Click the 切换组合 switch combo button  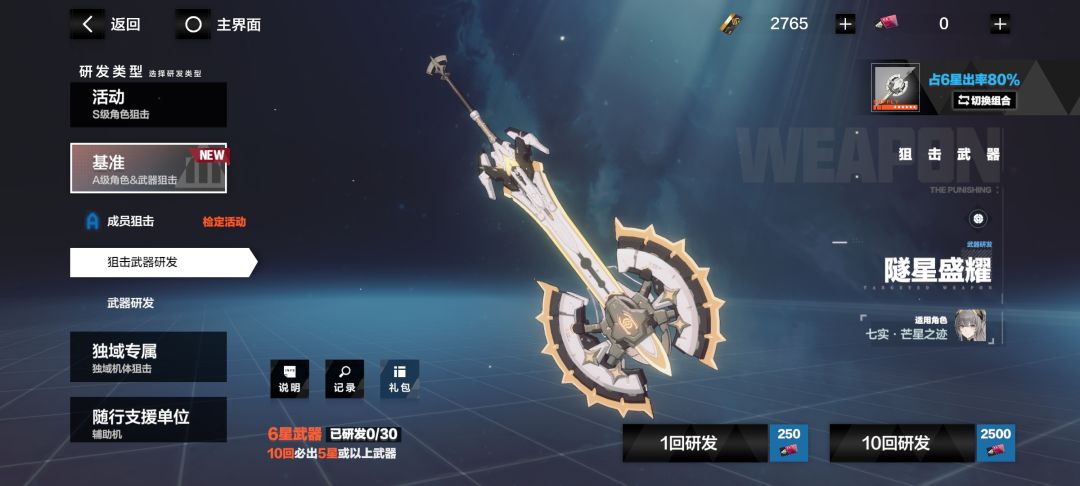984,100
